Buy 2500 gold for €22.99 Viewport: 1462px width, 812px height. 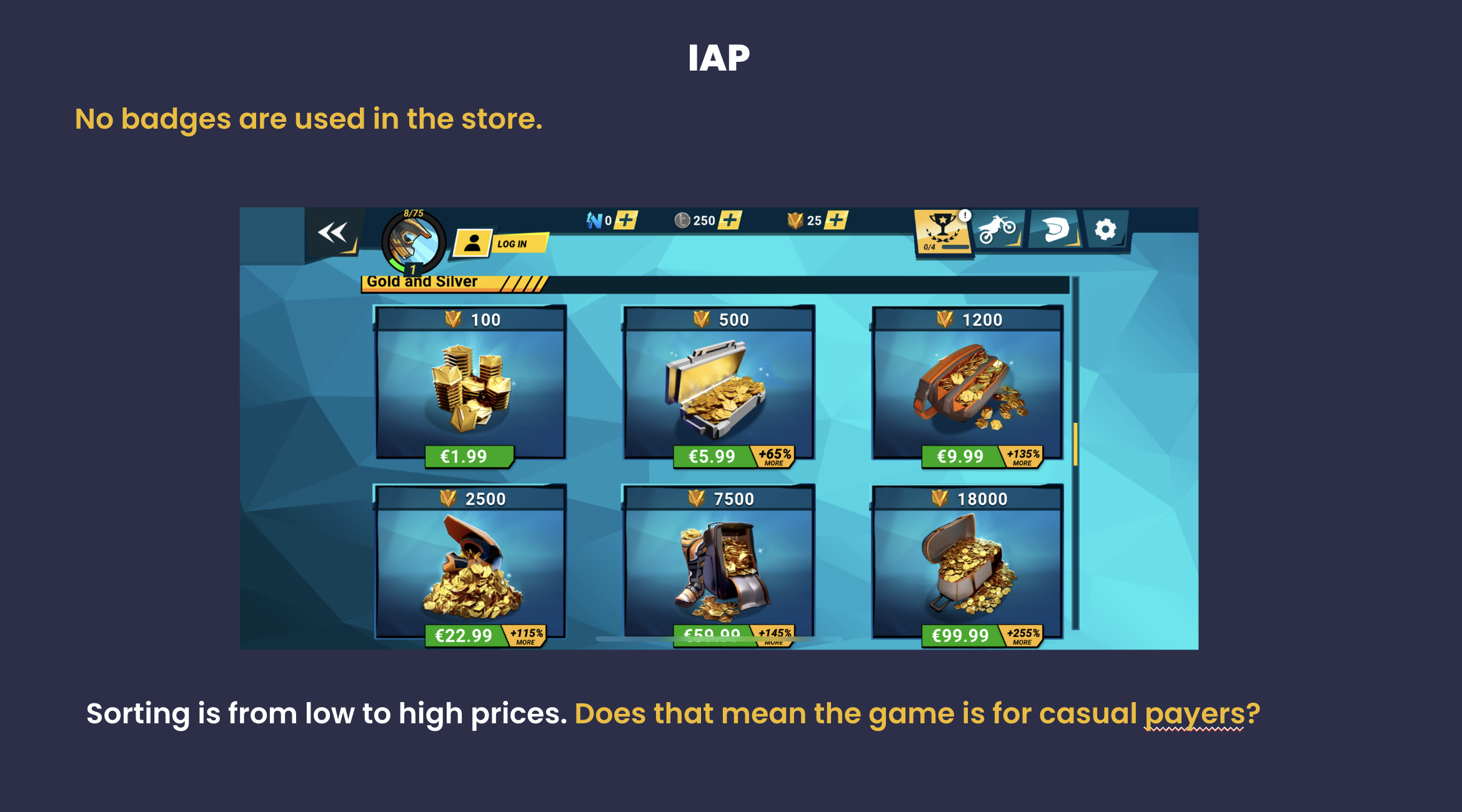pyautogui.click(x=464, y=635)
